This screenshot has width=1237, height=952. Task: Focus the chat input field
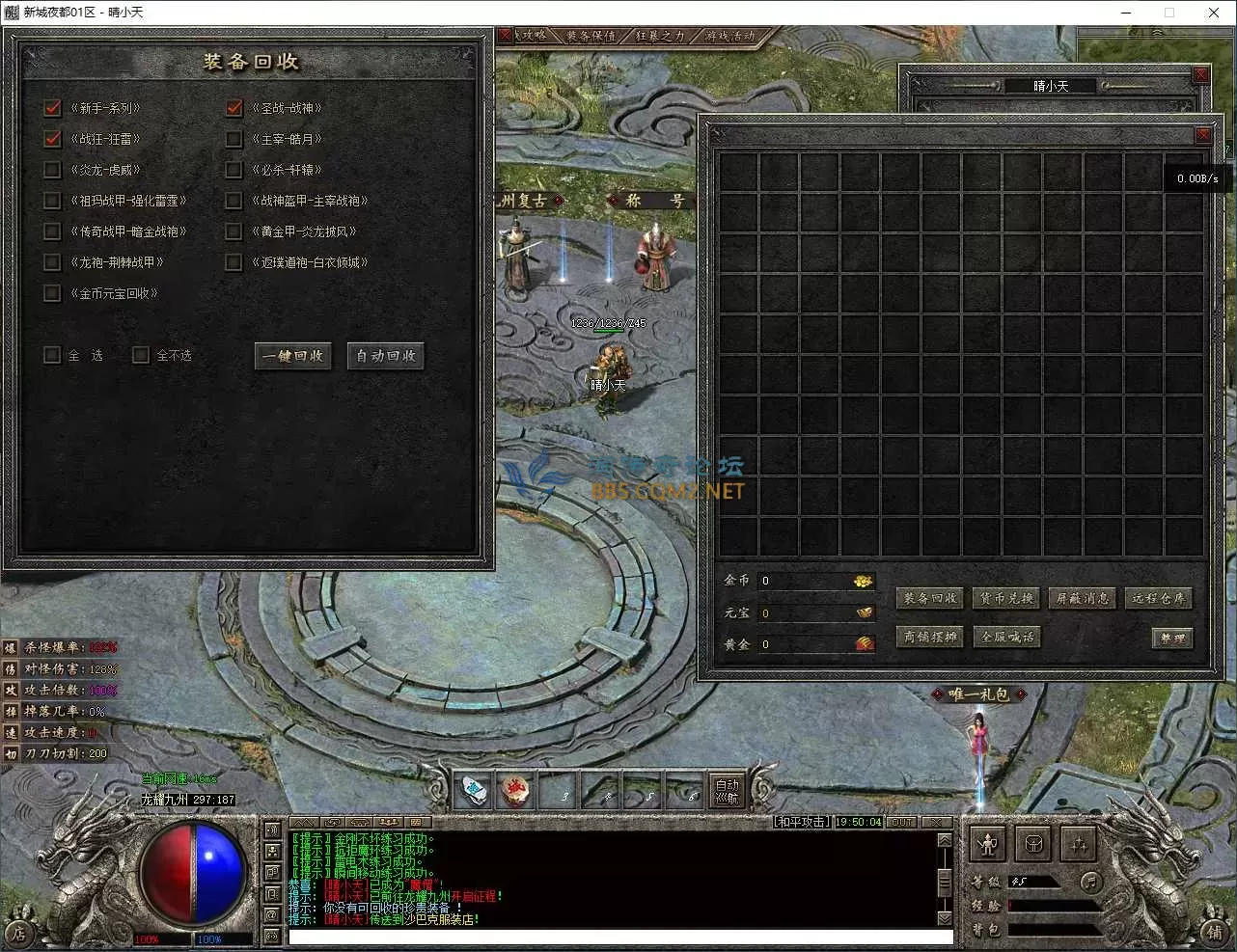point(618,937)
